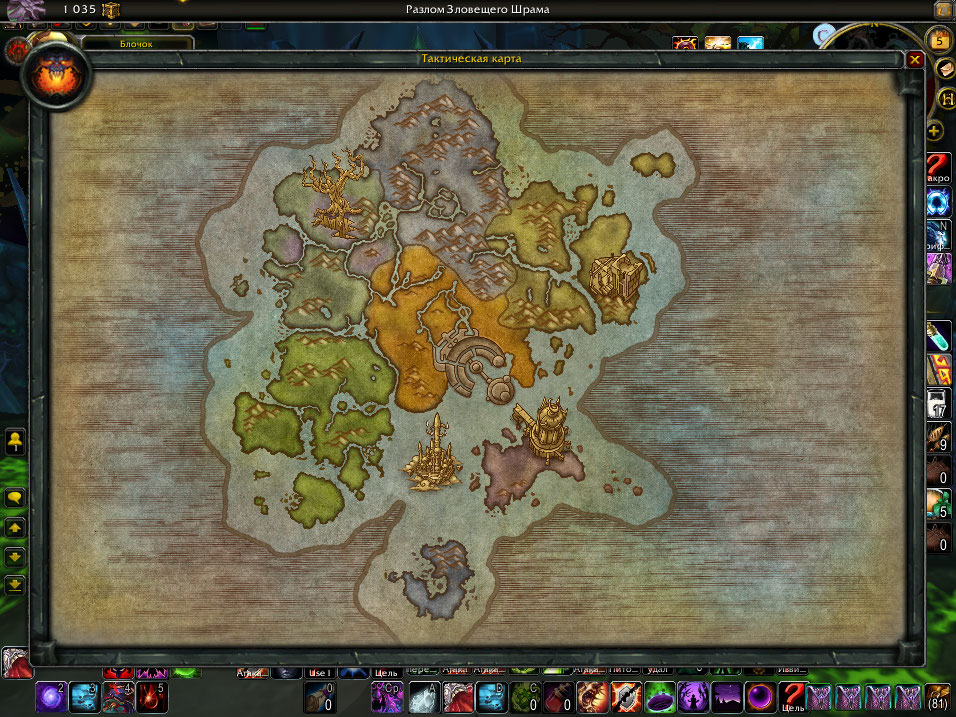Screen dimensions: 956x717
Task: Use the red flame ability numbered 5
Action: (x=152, y=697)
